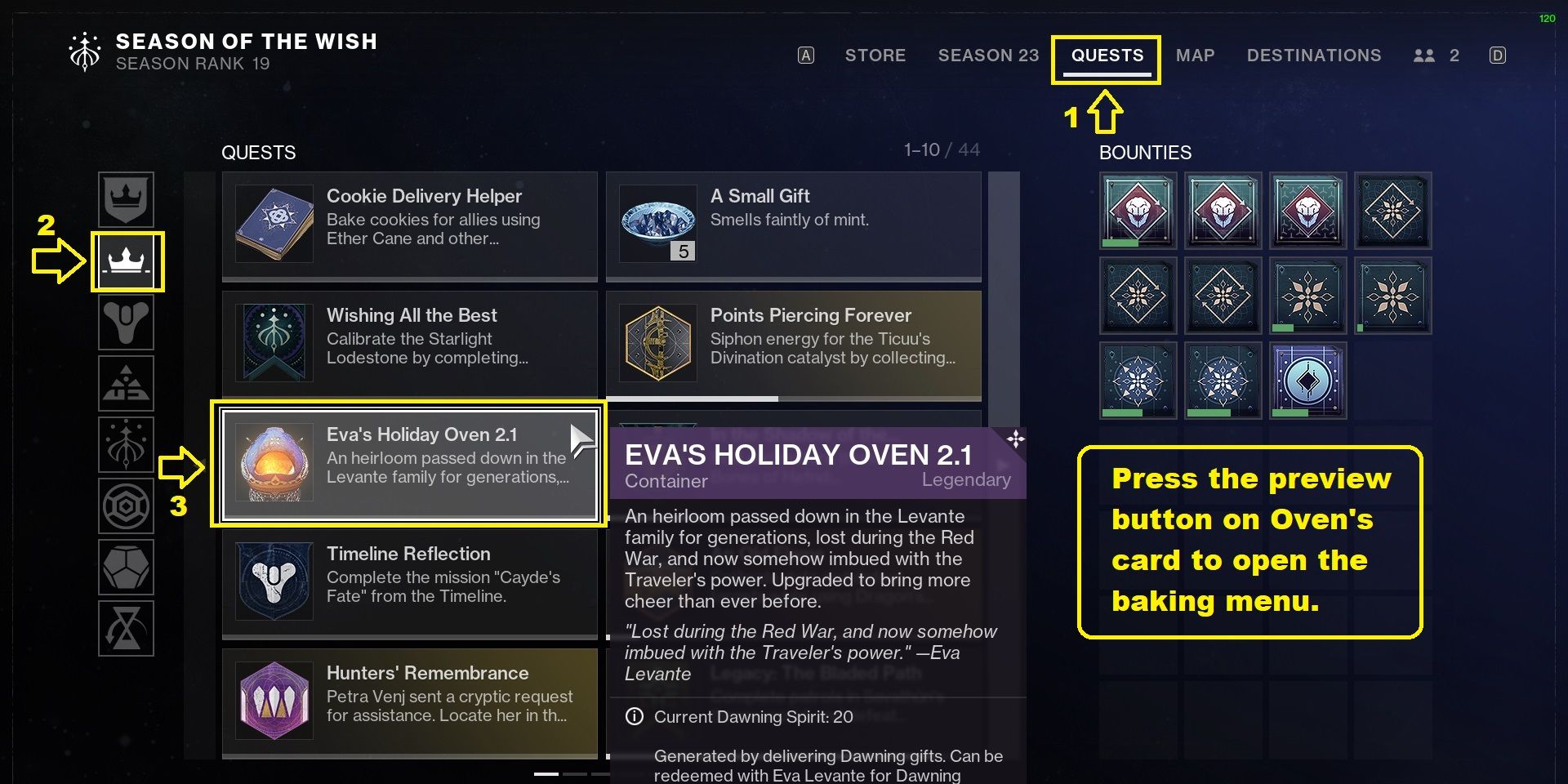Click the pyramid quest filter icon
This screenshot has height=784, width=1568.
(x=127, y=383)
